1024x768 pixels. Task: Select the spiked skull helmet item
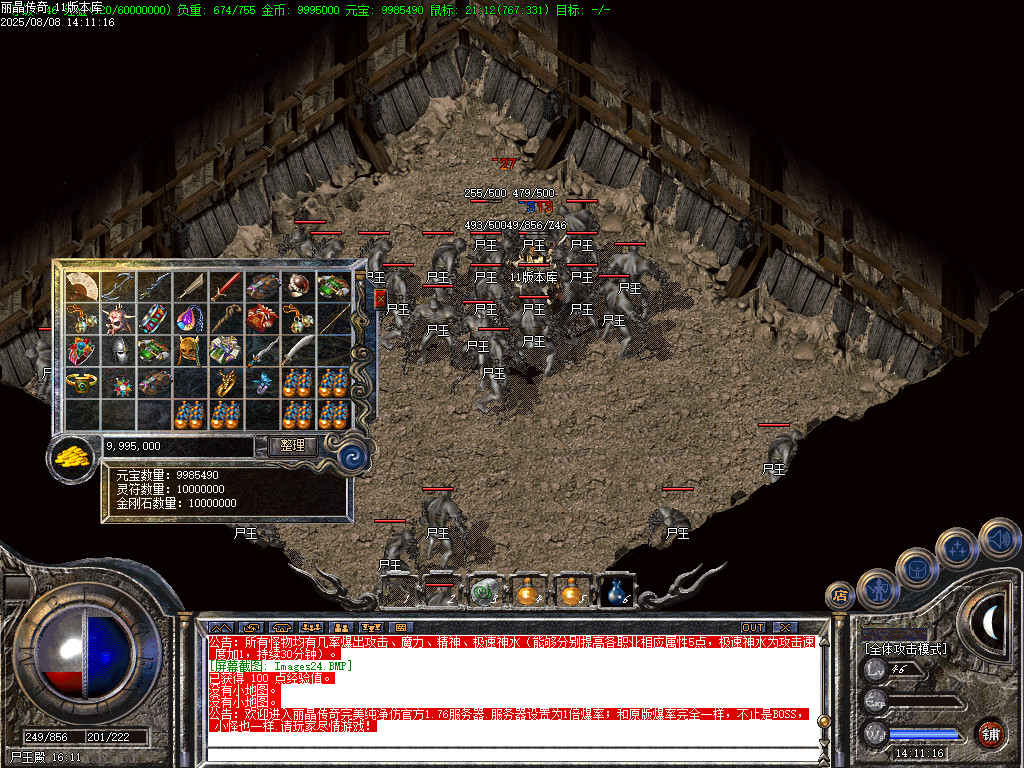coord(118,319)
